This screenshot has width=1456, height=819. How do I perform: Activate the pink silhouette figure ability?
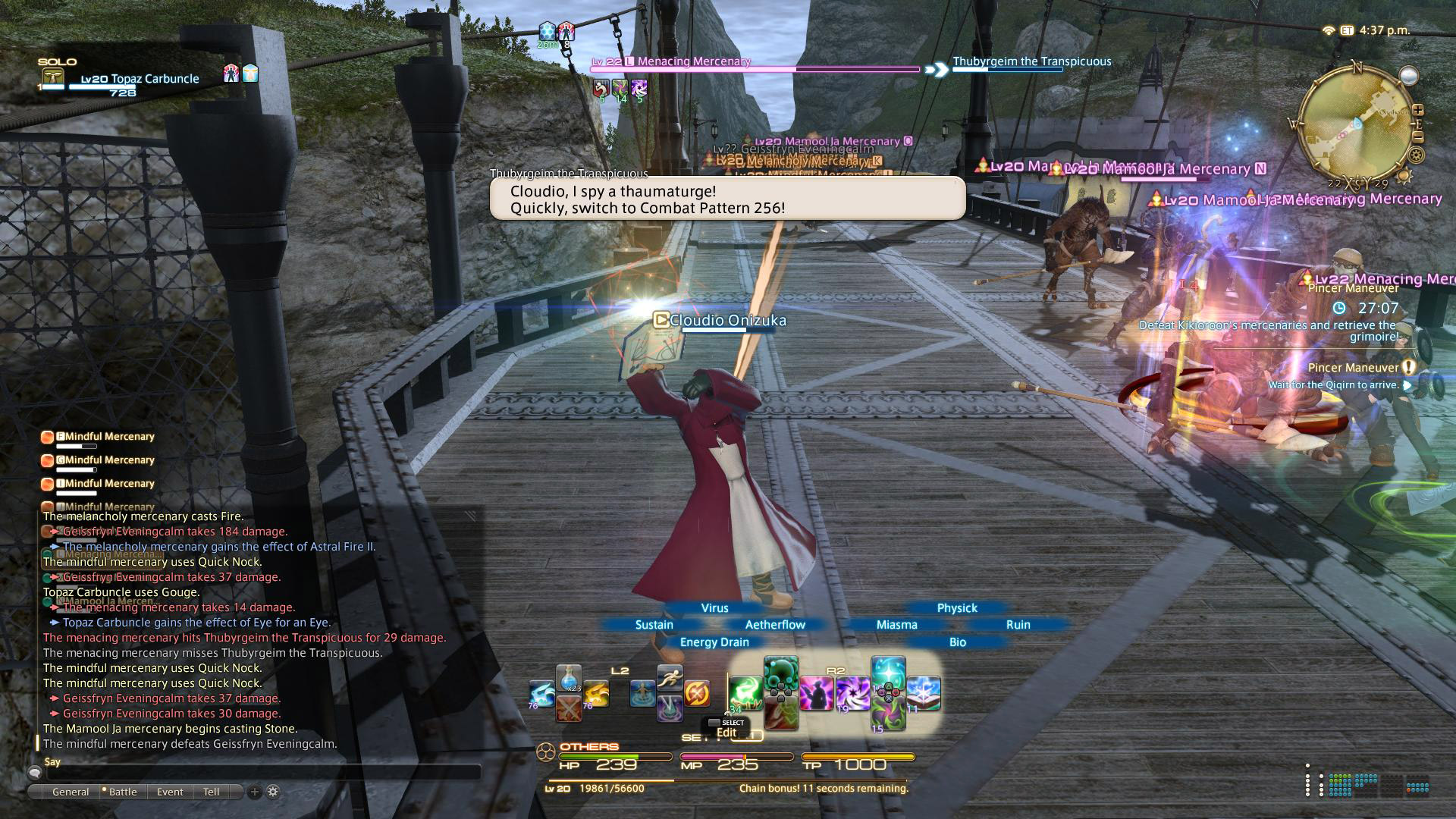point(817,693)
